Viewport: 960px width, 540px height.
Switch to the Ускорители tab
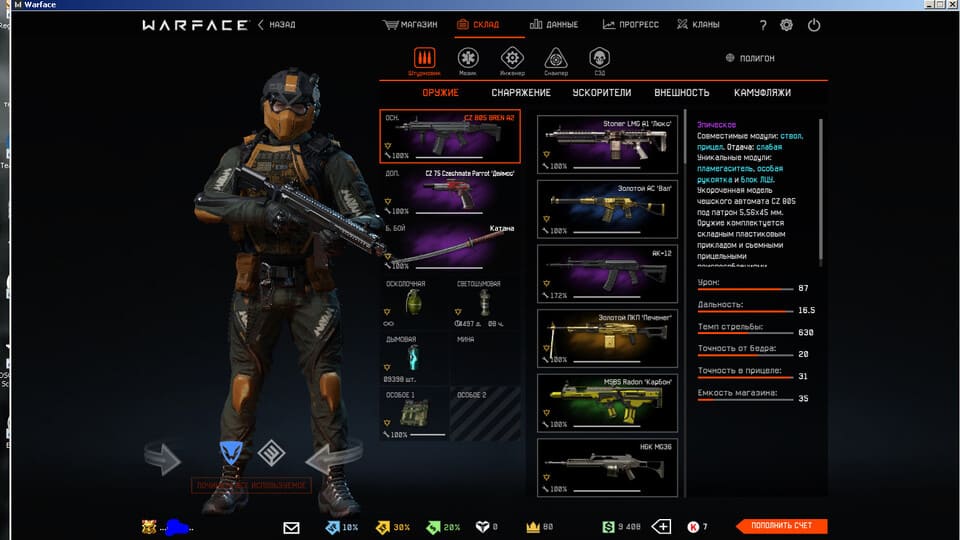pos(602,93)
